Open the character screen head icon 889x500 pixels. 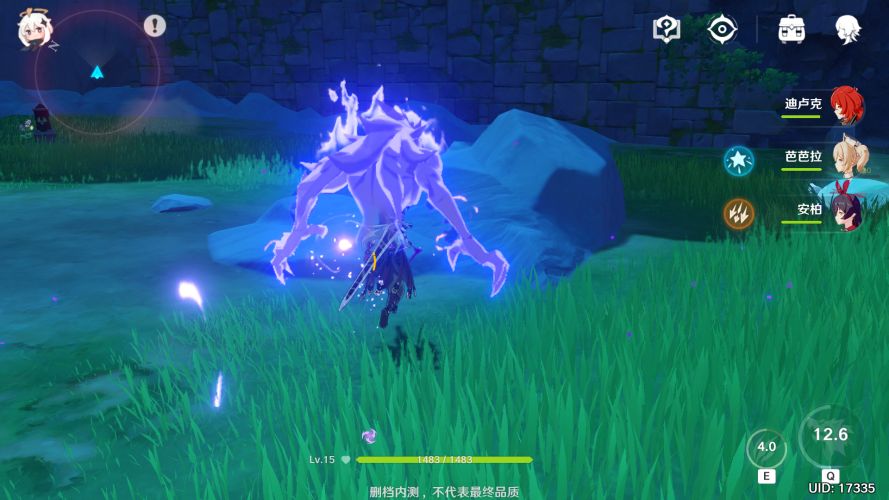[849, 29]
